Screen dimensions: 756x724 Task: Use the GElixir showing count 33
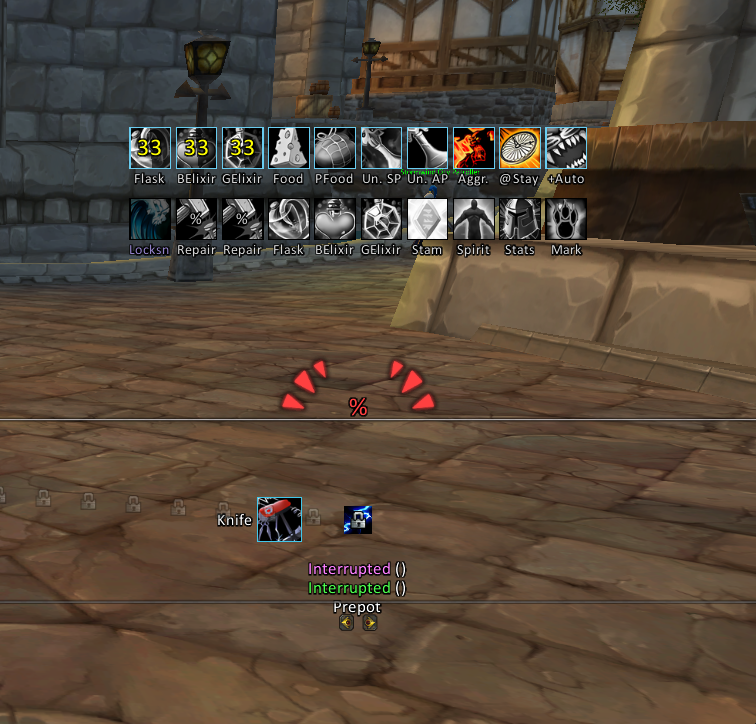[x=242, y=148]
